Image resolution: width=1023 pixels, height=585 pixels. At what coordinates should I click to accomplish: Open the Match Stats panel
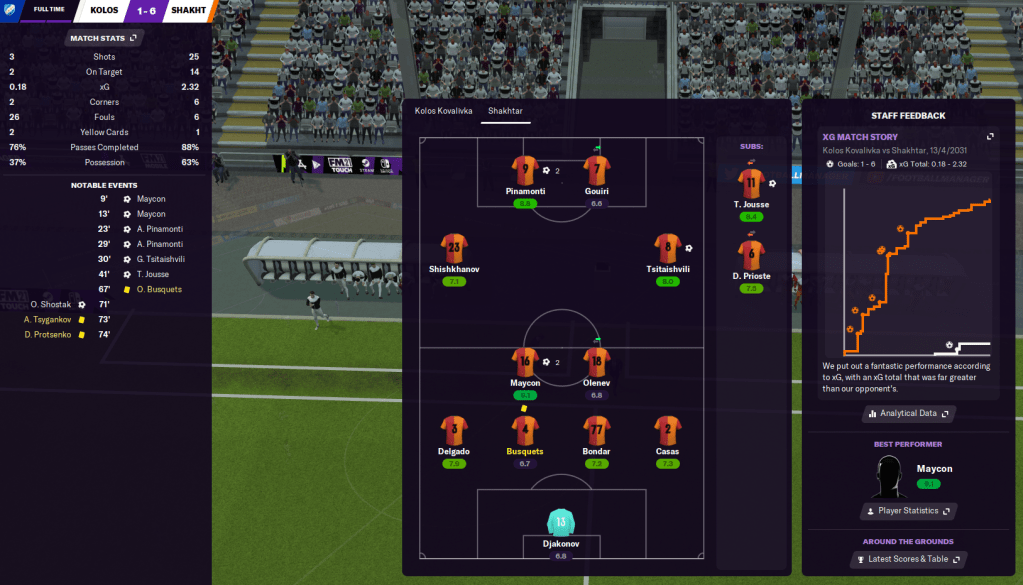click(x=105, y=38)
